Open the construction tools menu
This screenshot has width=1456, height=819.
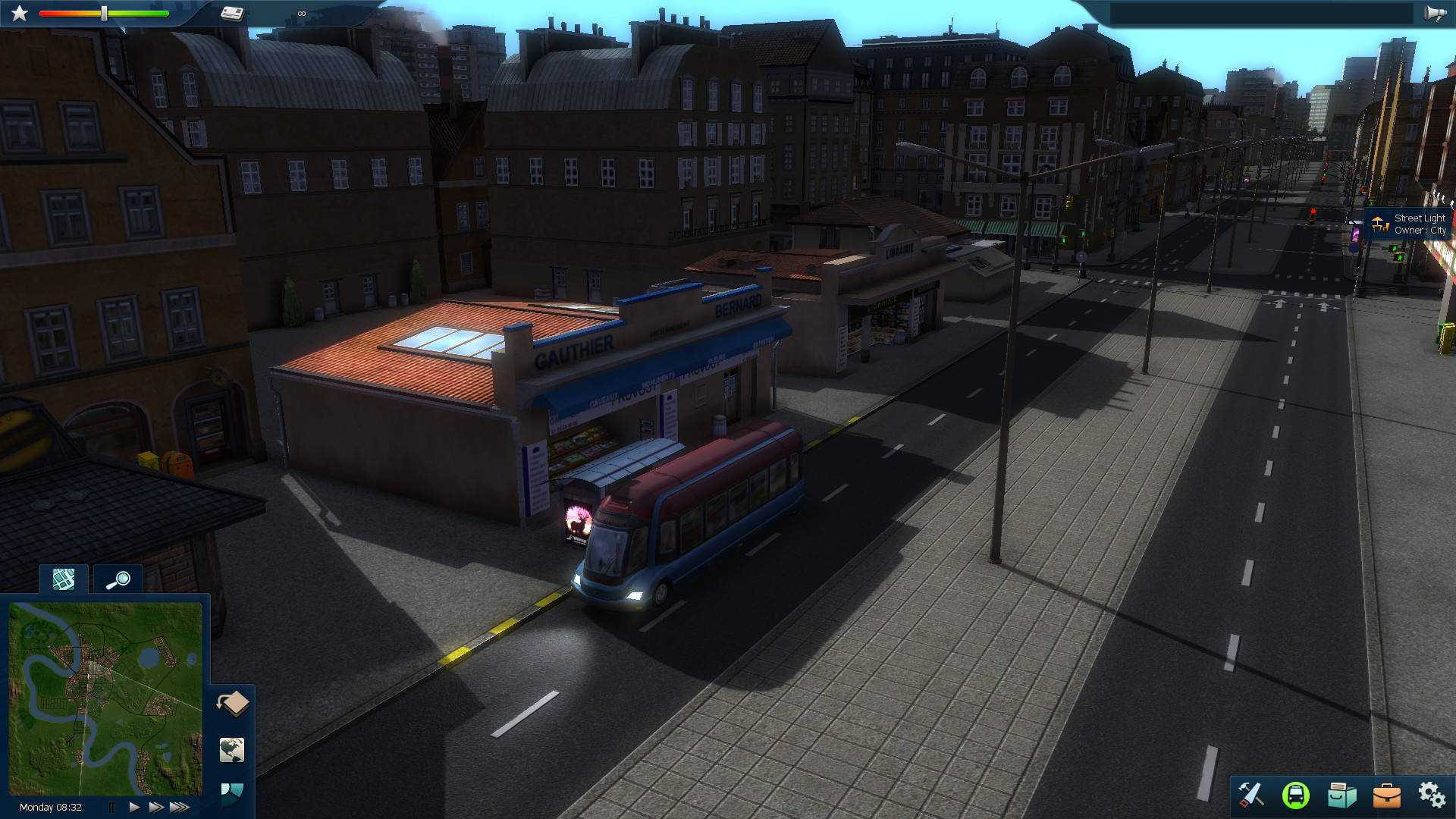[x=1250, y=795]
